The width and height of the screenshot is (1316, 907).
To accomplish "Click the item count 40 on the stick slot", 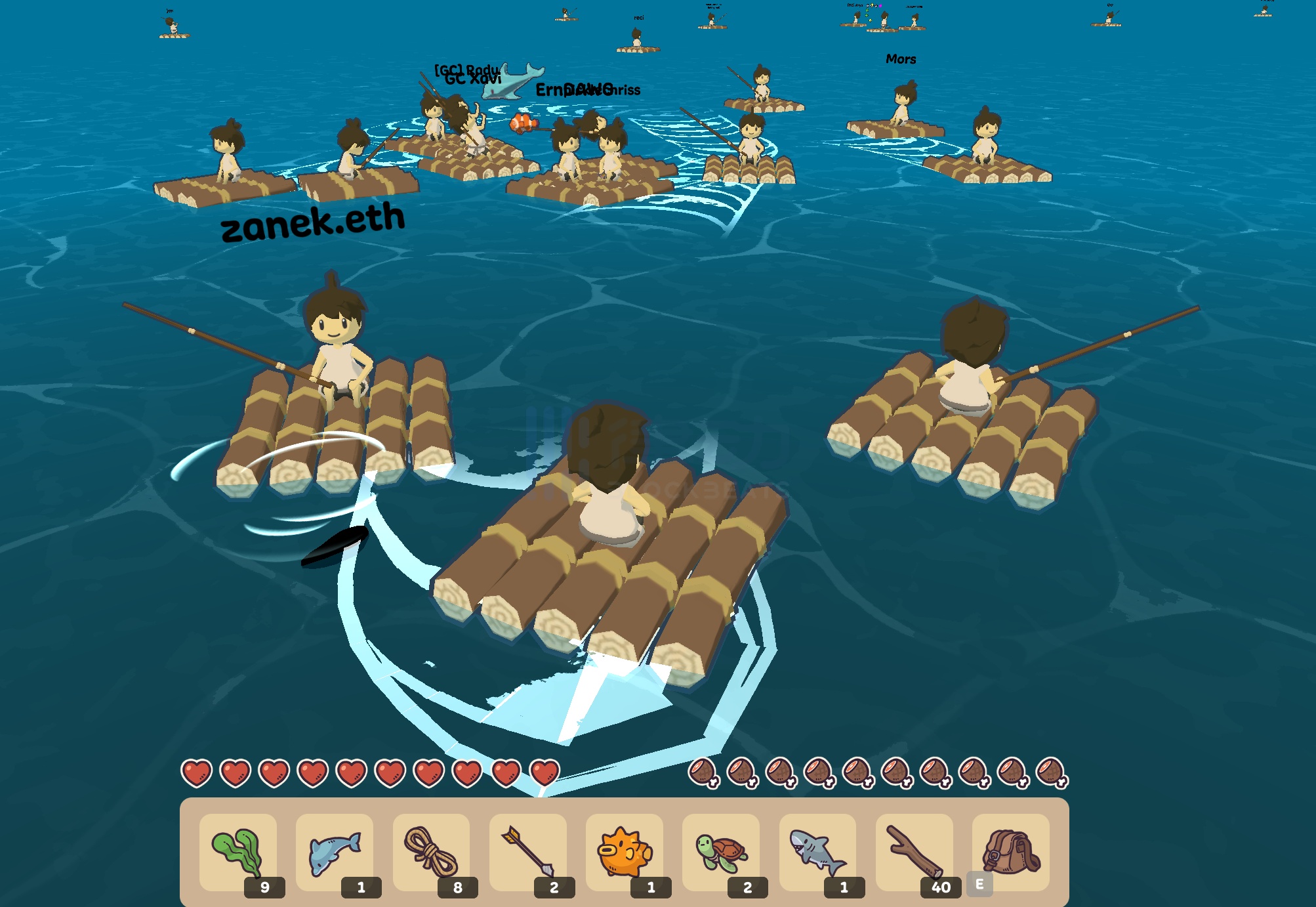I will (x=940, y=886).
